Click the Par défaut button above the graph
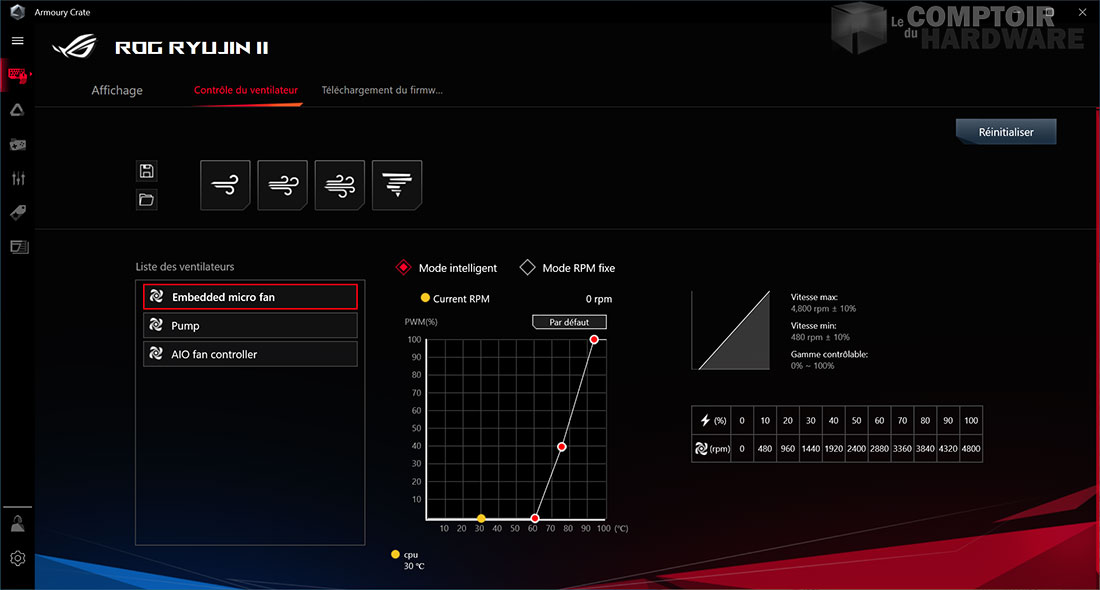This screenshot has width=1100, height=590. pos(569,323)
